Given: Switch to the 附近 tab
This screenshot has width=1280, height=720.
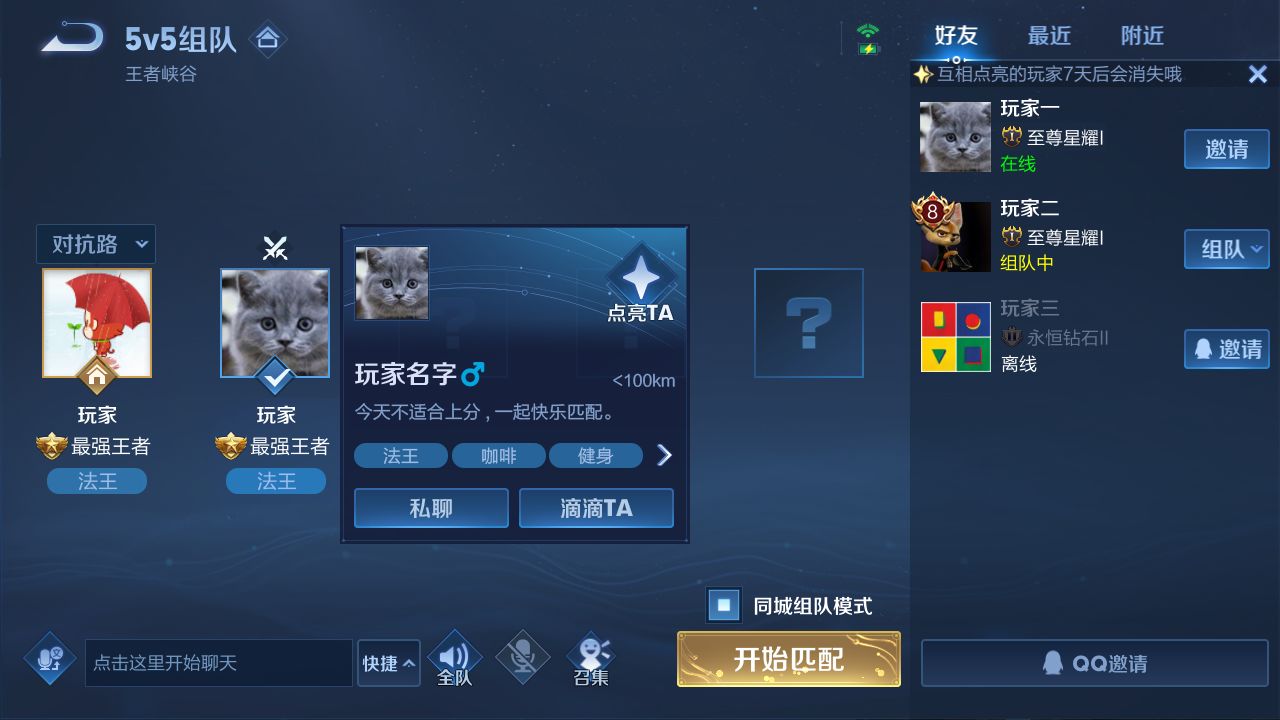Looking at the screenshot, I should [1141, 36].
